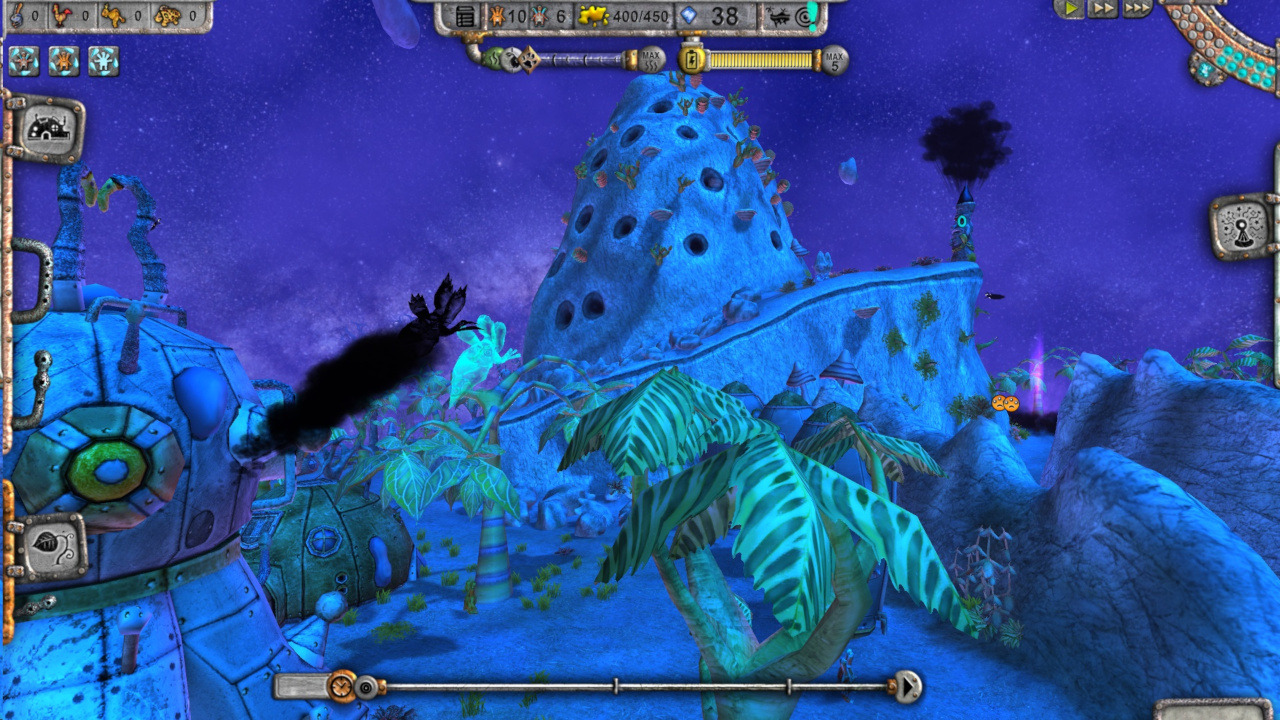Toggle the middle creature watering button
The width and height of the screenshot is (1280, 720).
[62, 61]
